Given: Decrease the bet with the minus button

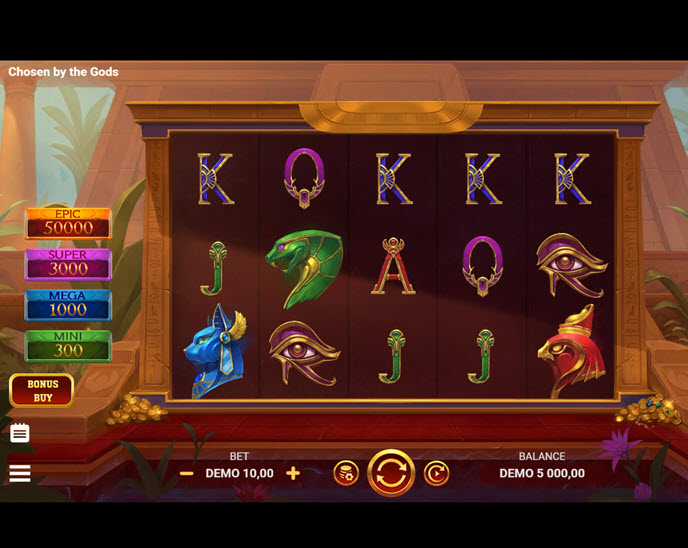Looking at the screenshot, I should pos(187,473).
